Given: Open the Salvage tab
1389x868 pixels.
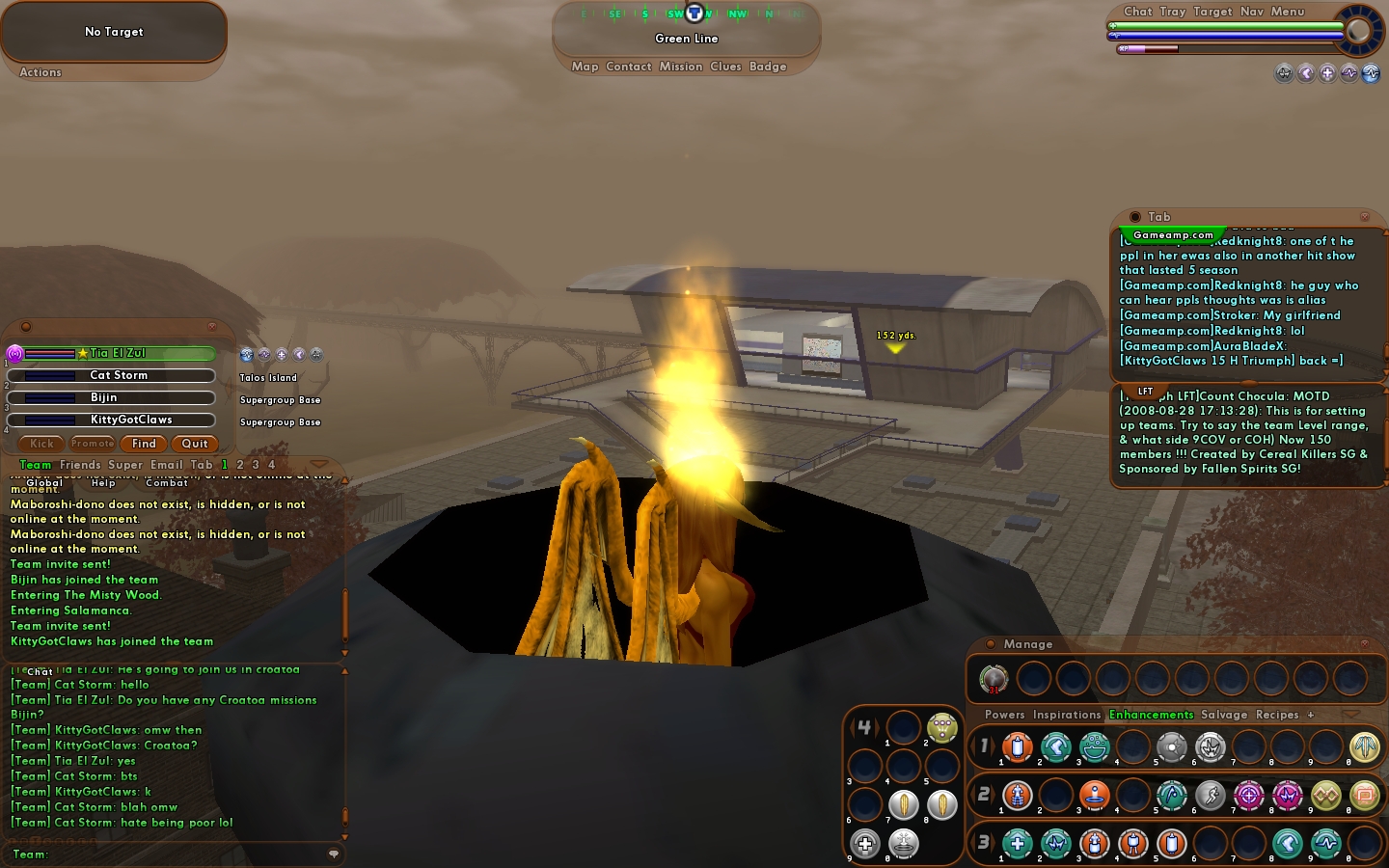Looking at the screenshot, I should pos(1224,715).
